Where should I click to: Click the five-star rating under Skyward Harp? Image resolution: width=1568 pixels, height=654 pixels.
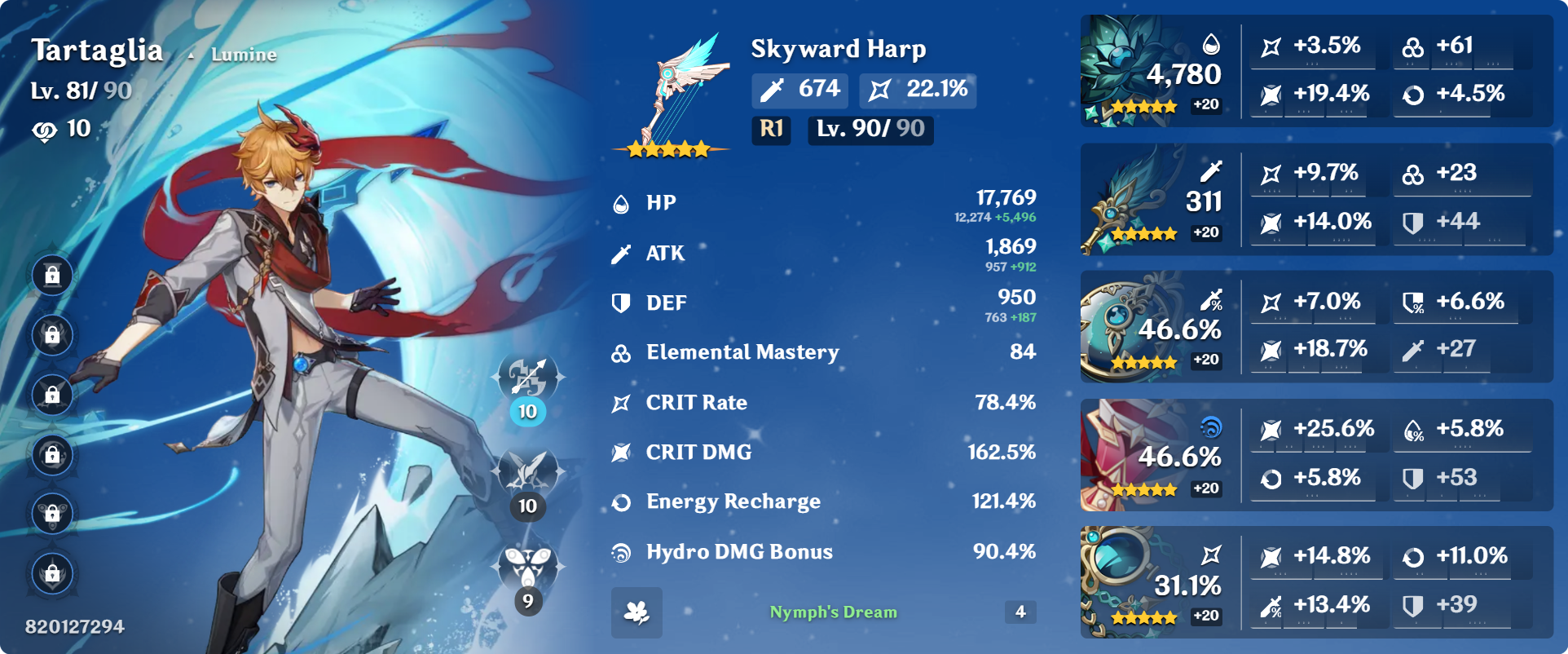coord(670,148)
